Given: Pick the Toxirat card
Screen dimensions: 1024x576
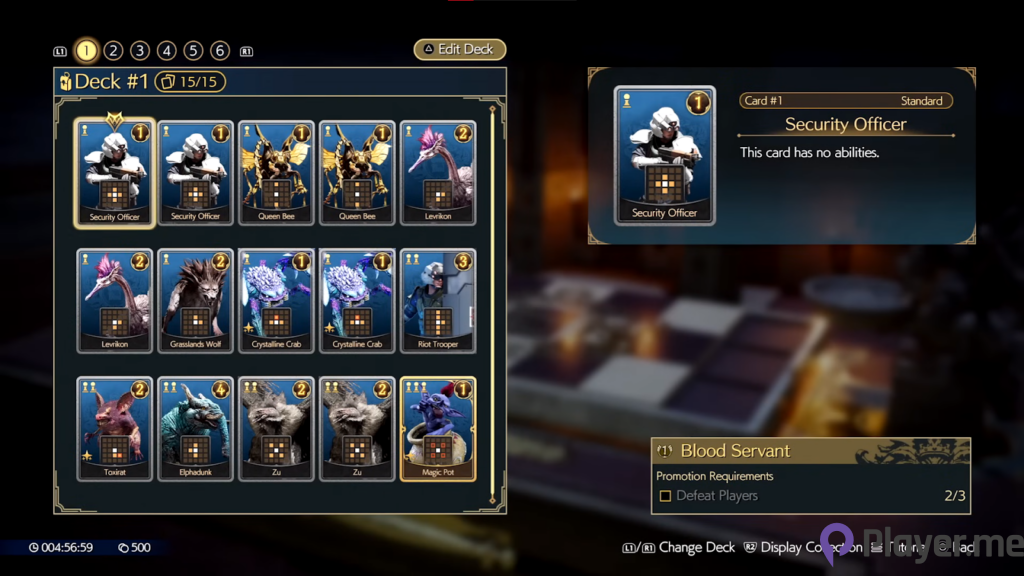Looking at the screenshot, I should coord(114,429).
